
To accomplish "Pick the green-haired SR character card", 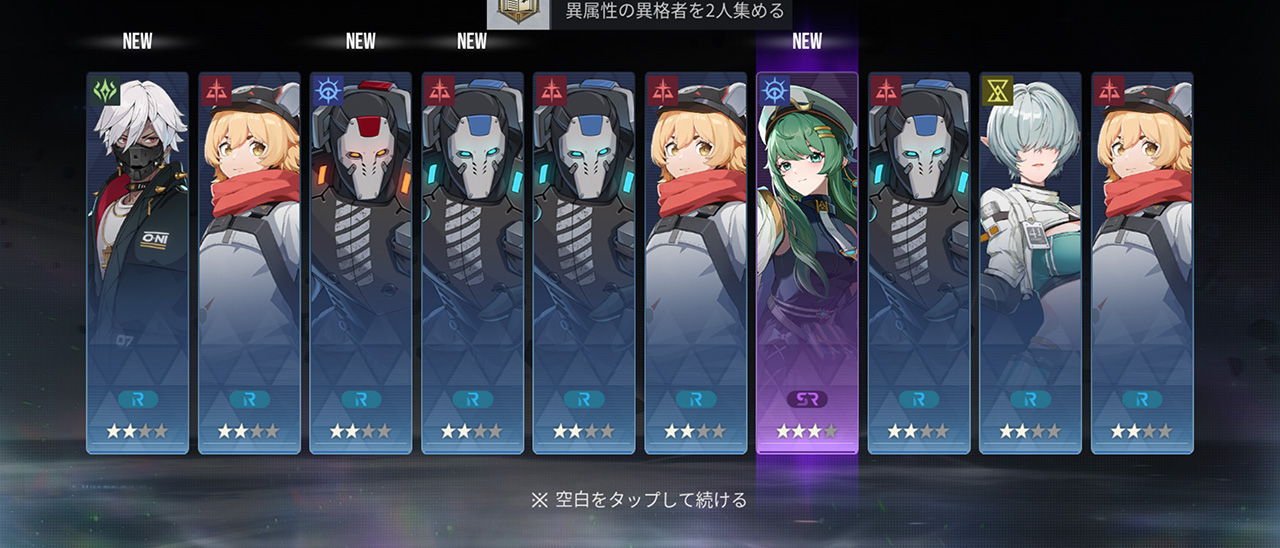I will click(807, 262).
